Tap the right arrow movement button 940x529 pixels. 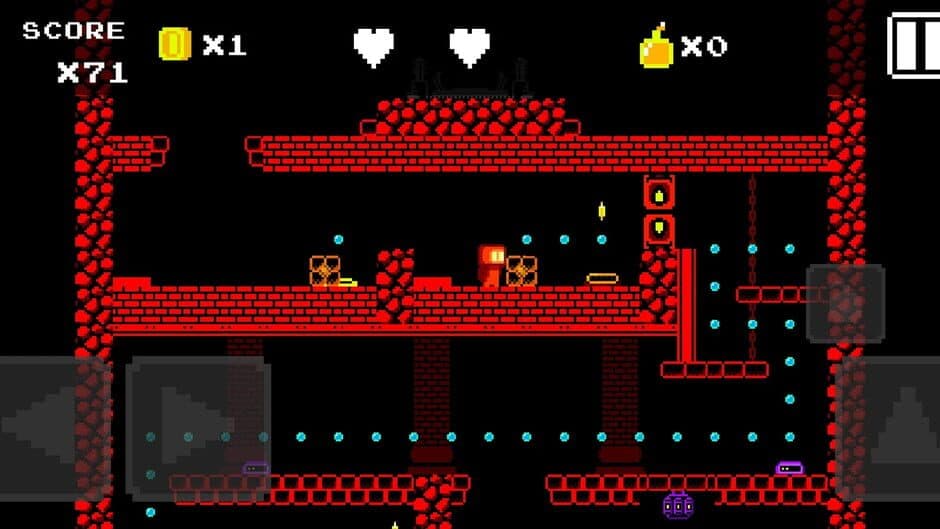(197, 427)
